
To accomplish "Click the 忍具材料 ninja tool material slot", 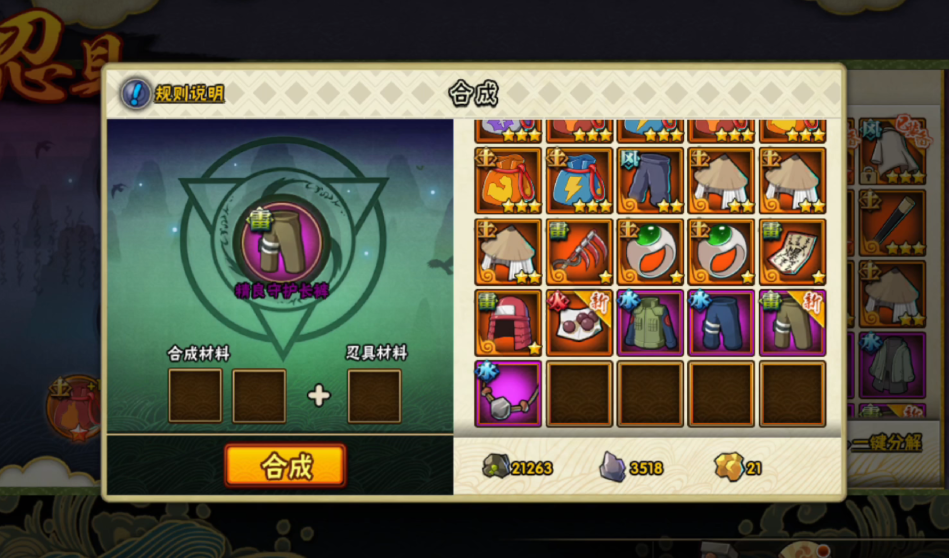I will pyautogui.click(x=374, y=396).
